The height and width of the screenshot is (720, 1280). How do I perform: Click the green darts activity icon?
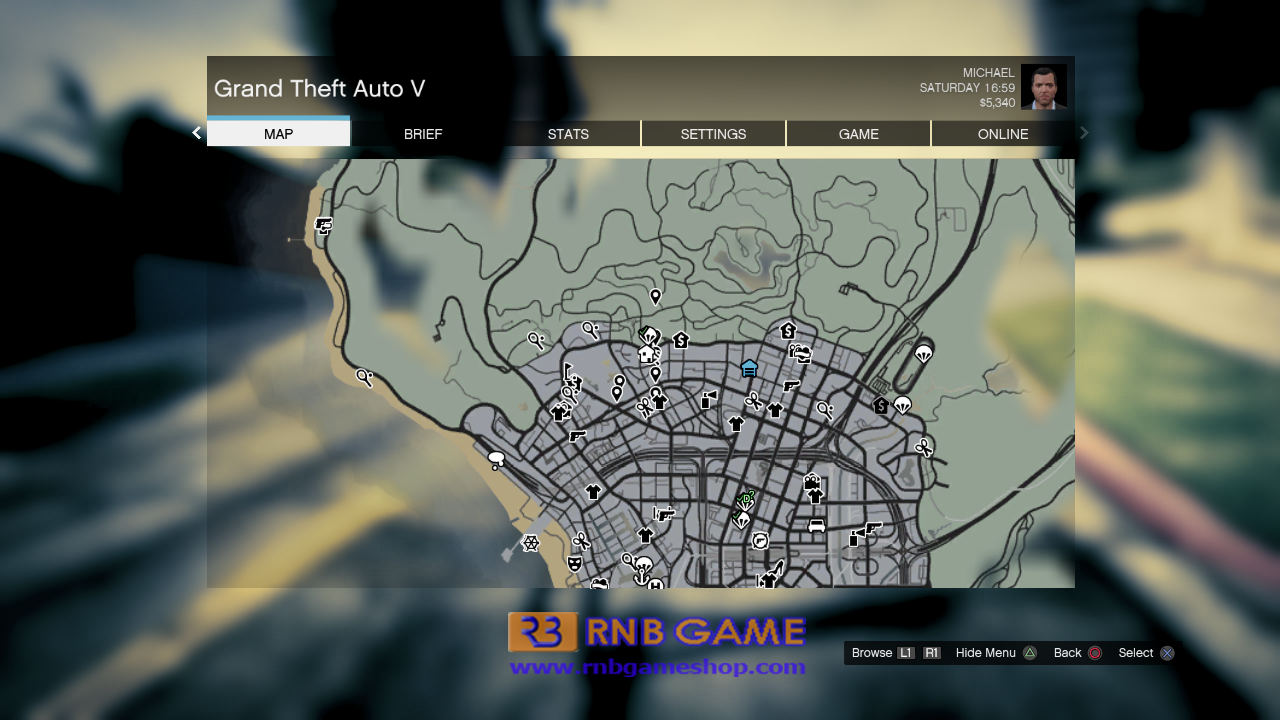(744, 497)
